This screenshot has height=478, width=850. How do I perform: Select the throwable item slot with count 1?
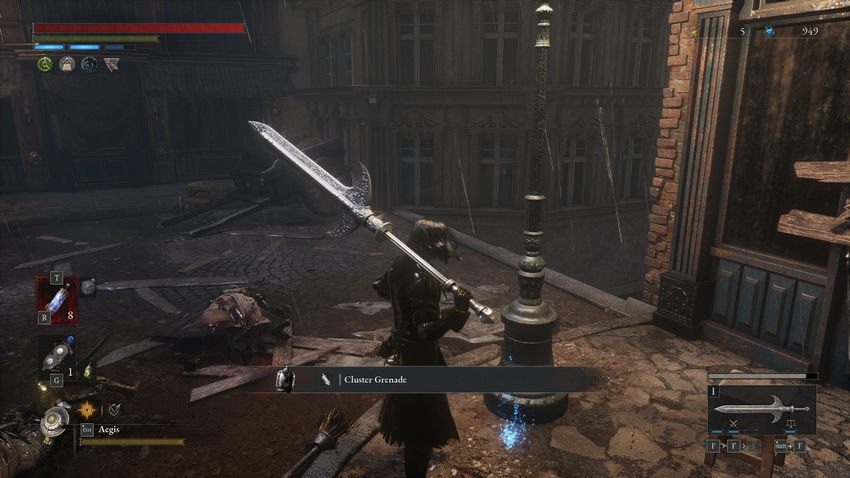[x=56, y=359]
